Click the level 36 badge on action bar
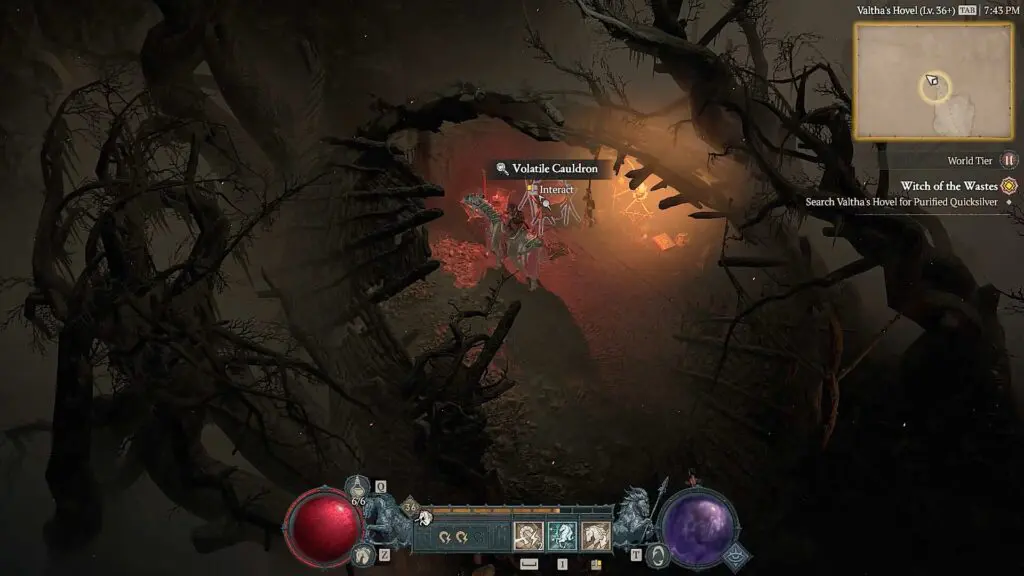This screenshot has width=1024, height=576. click(x=409, y=507)
